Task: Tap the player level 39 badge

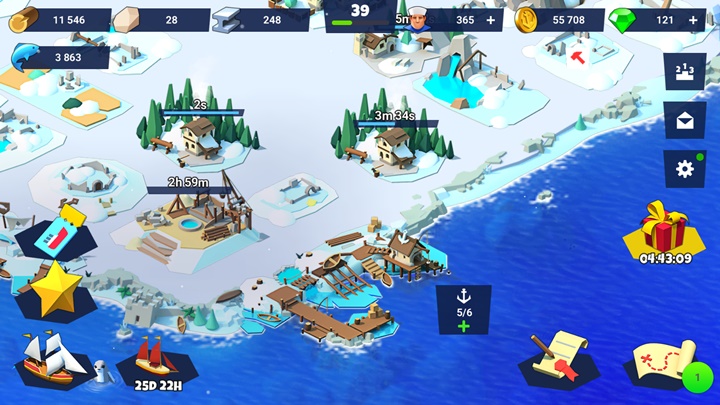Action: [x=359, y=13]
